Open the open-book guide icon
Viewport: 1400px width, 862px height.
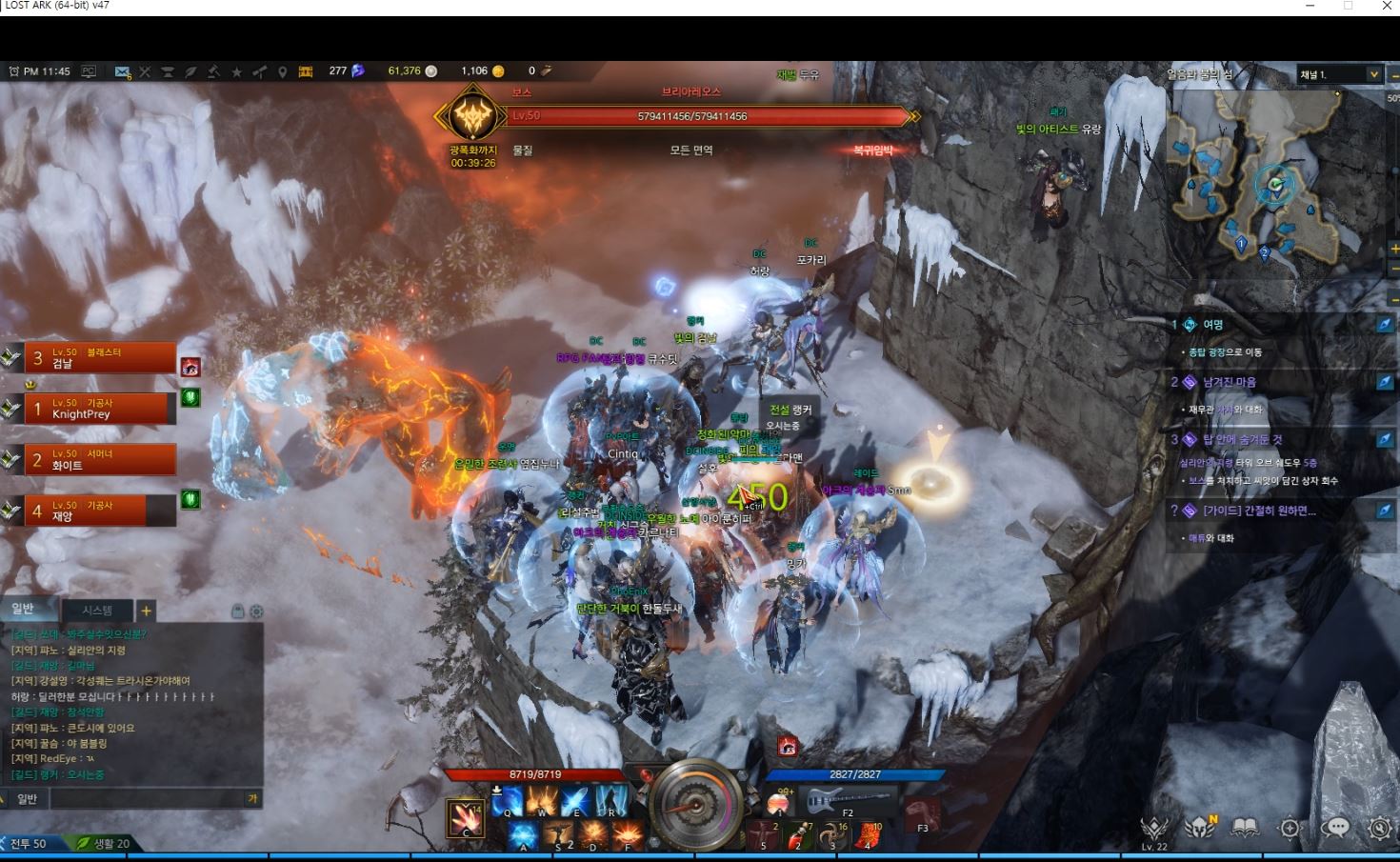coord(1245,828)
